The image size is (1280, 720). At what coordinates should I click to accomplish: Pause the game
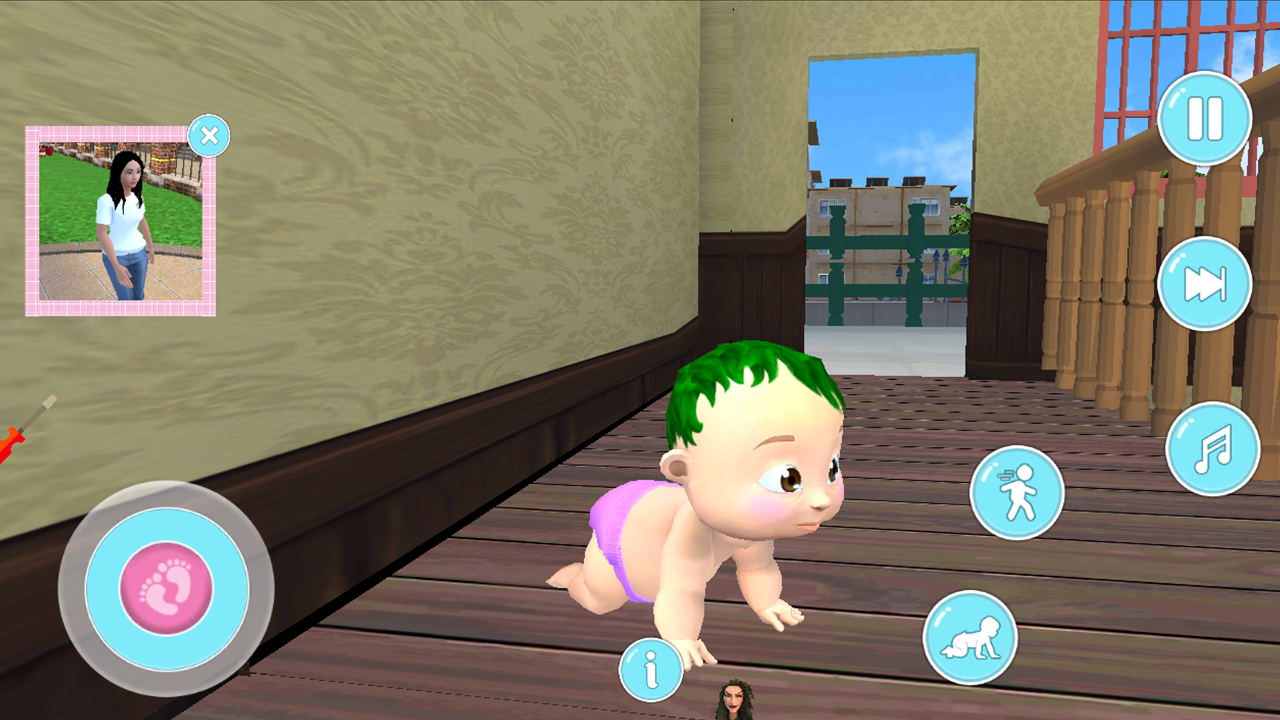(1205, 118)
